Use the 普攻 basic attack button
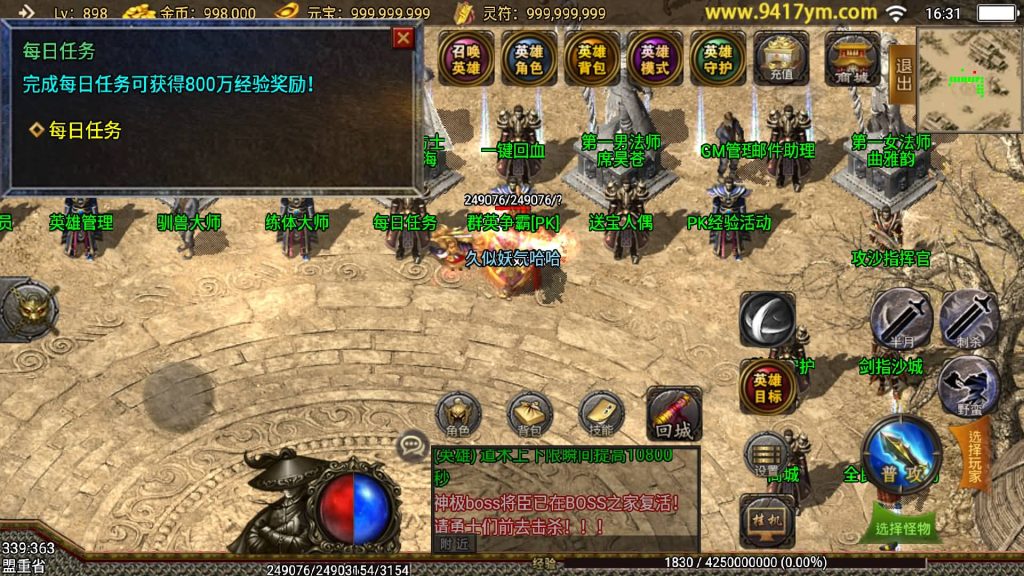Image resolution: width=1024 pixels, height=576 pixels. [902, 455]
